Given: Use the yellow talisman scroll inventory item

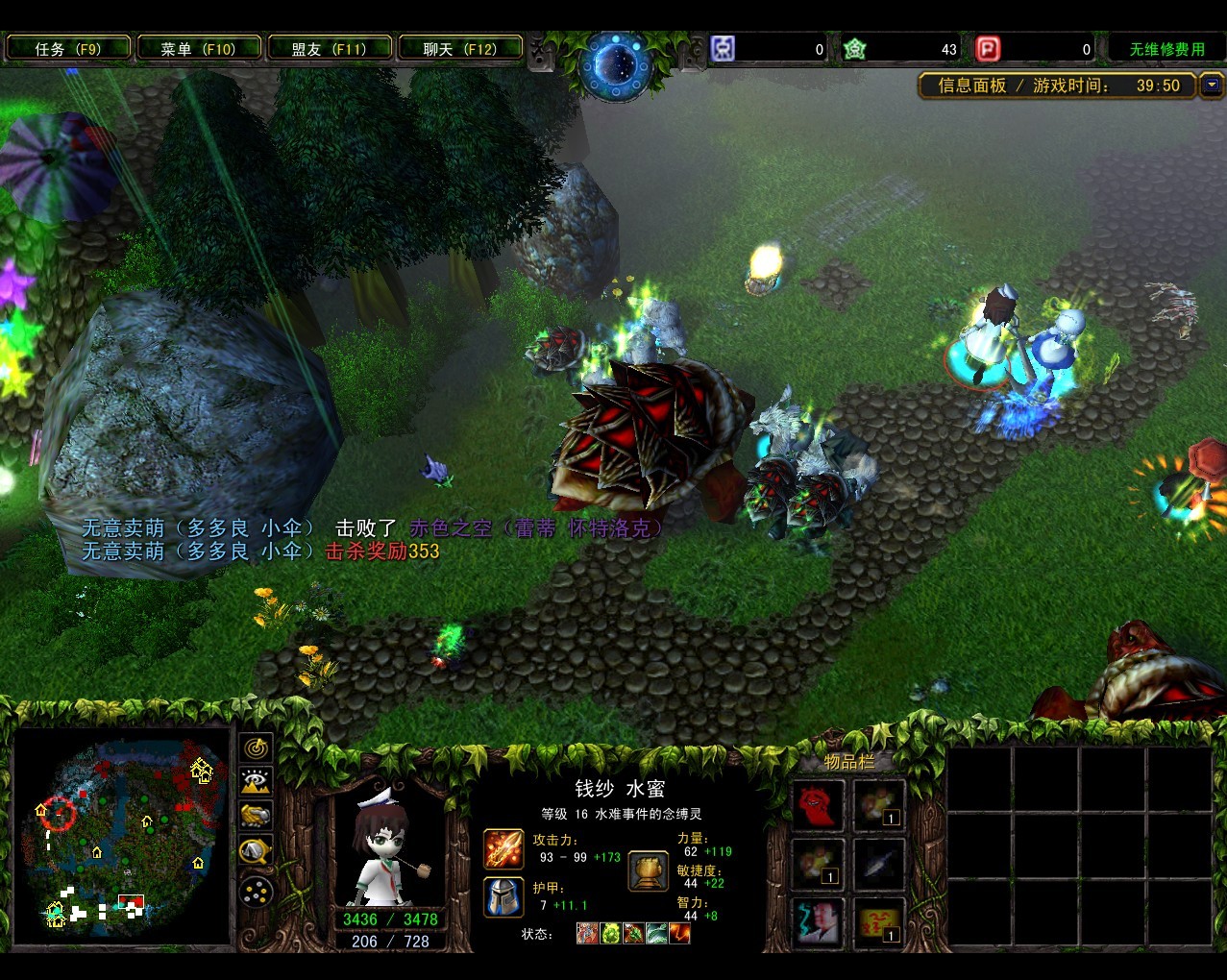Looking at the screenshot, I should click(x=878, y=921).
